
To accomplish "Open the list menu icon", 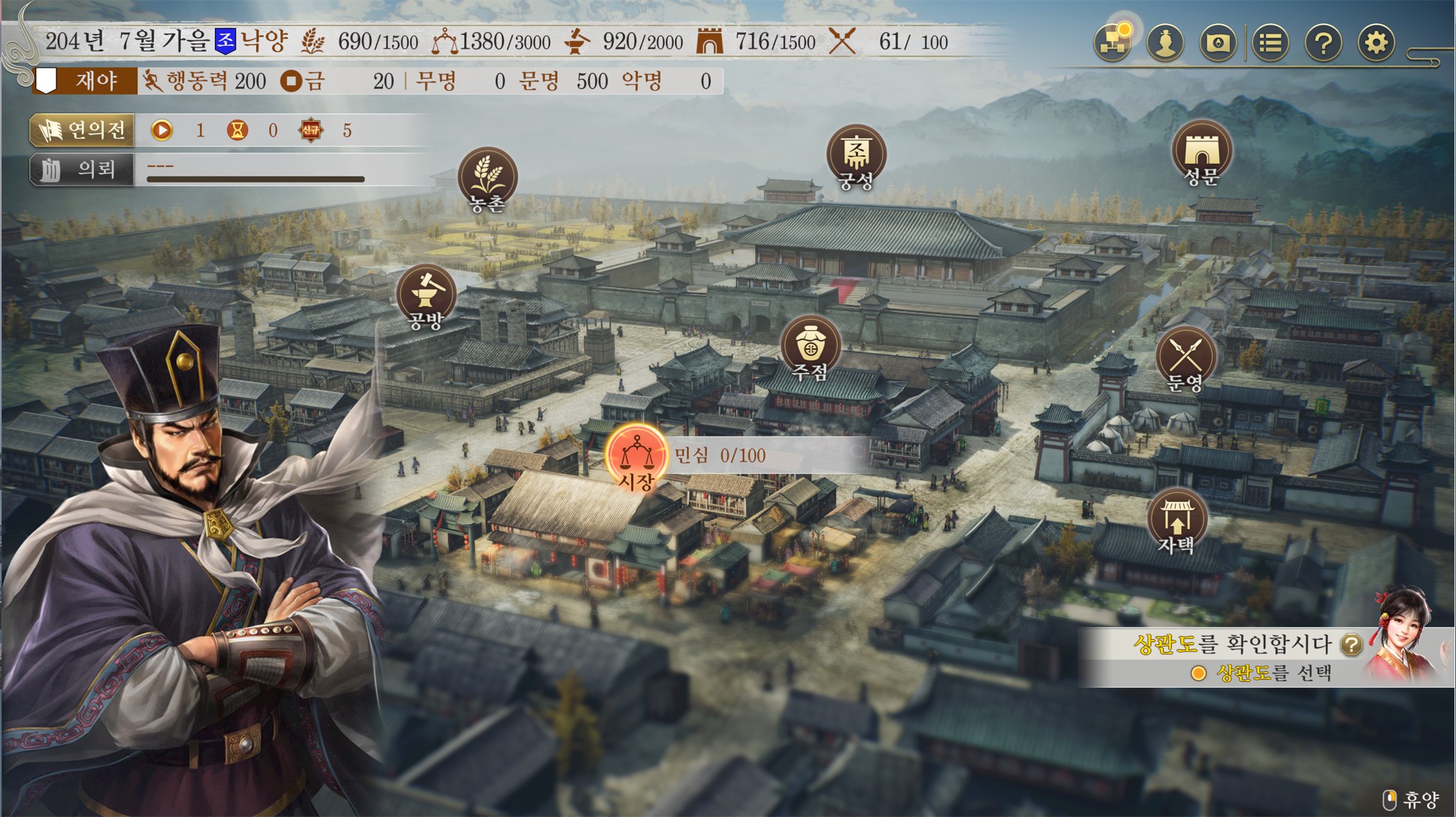I will (1270, 42).
